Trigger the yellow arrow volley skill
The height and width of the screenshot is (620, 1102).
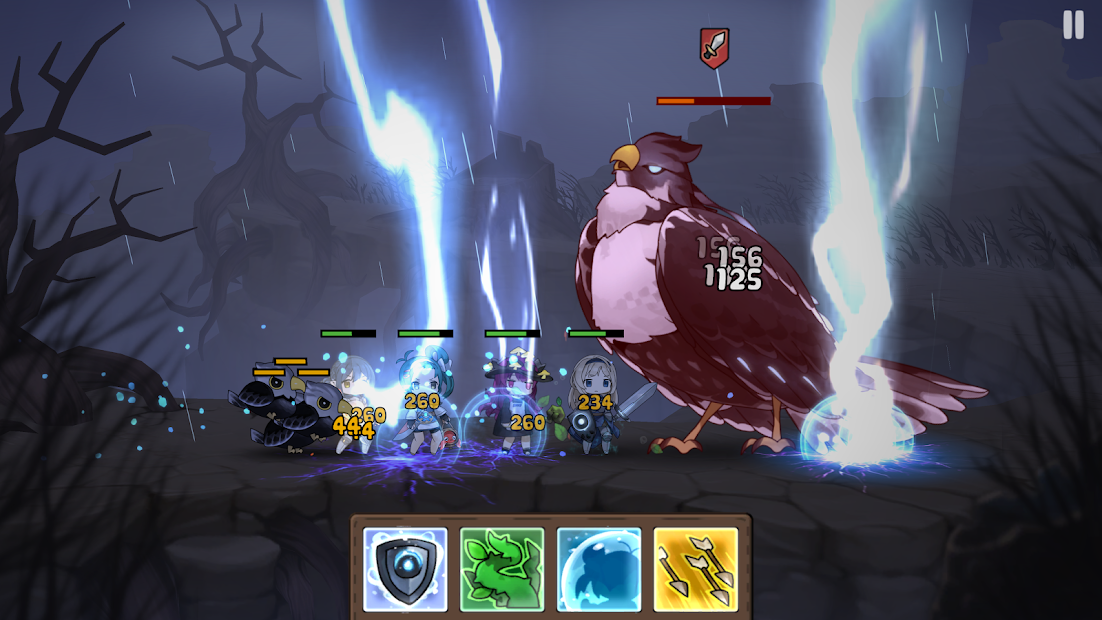[x=696, y=569]
